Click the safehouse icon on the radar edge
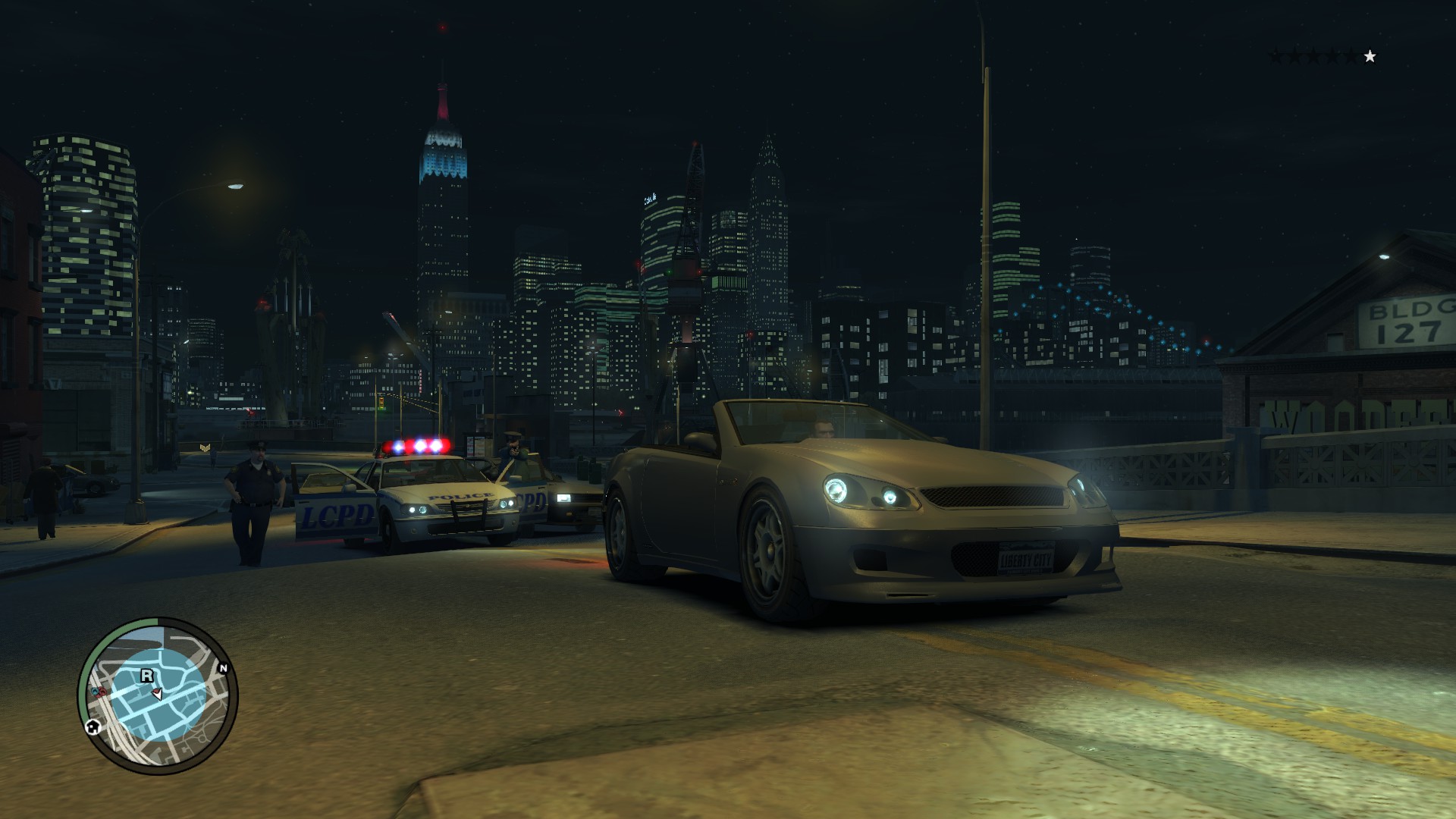Image resolution: width=1456 pixels, height=819 pixels. click(x=93, y=726)
